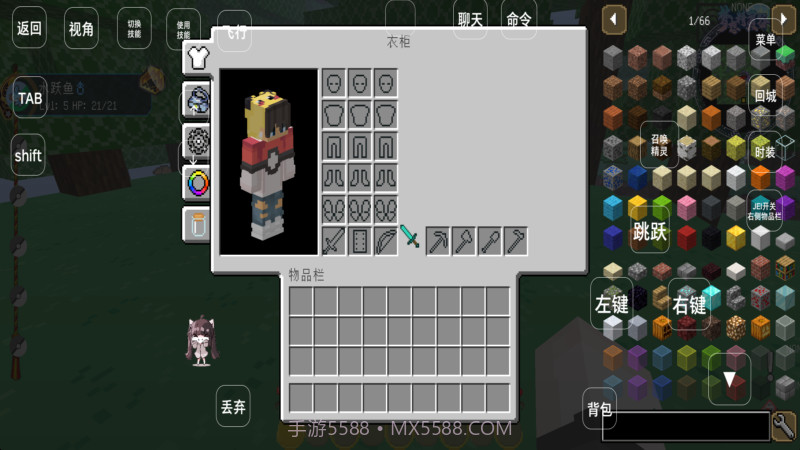Go to the previous item list page
The image size is (800, 450).
click(x=614, y=19)
